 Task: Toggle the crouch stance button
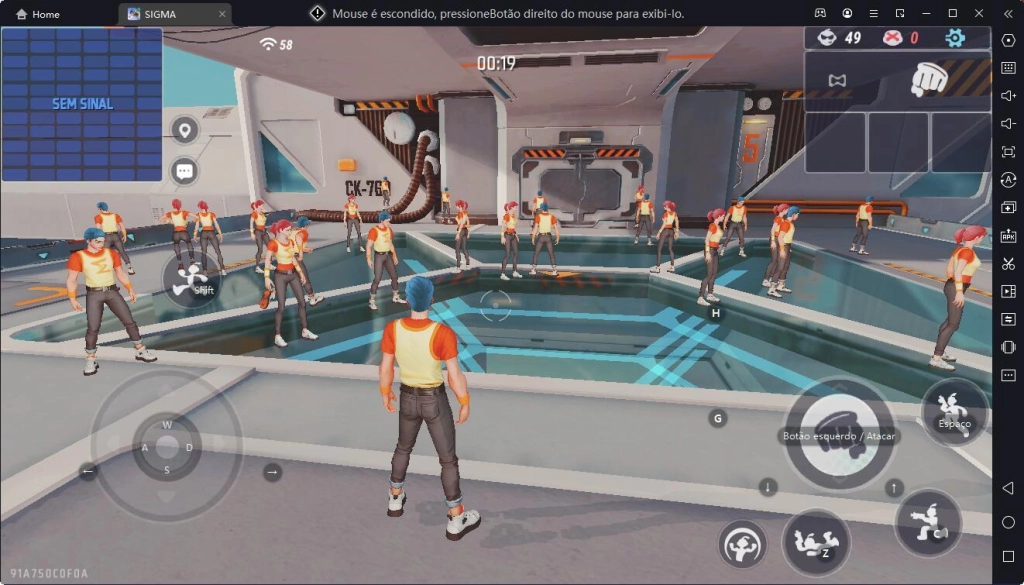(929, 523)
